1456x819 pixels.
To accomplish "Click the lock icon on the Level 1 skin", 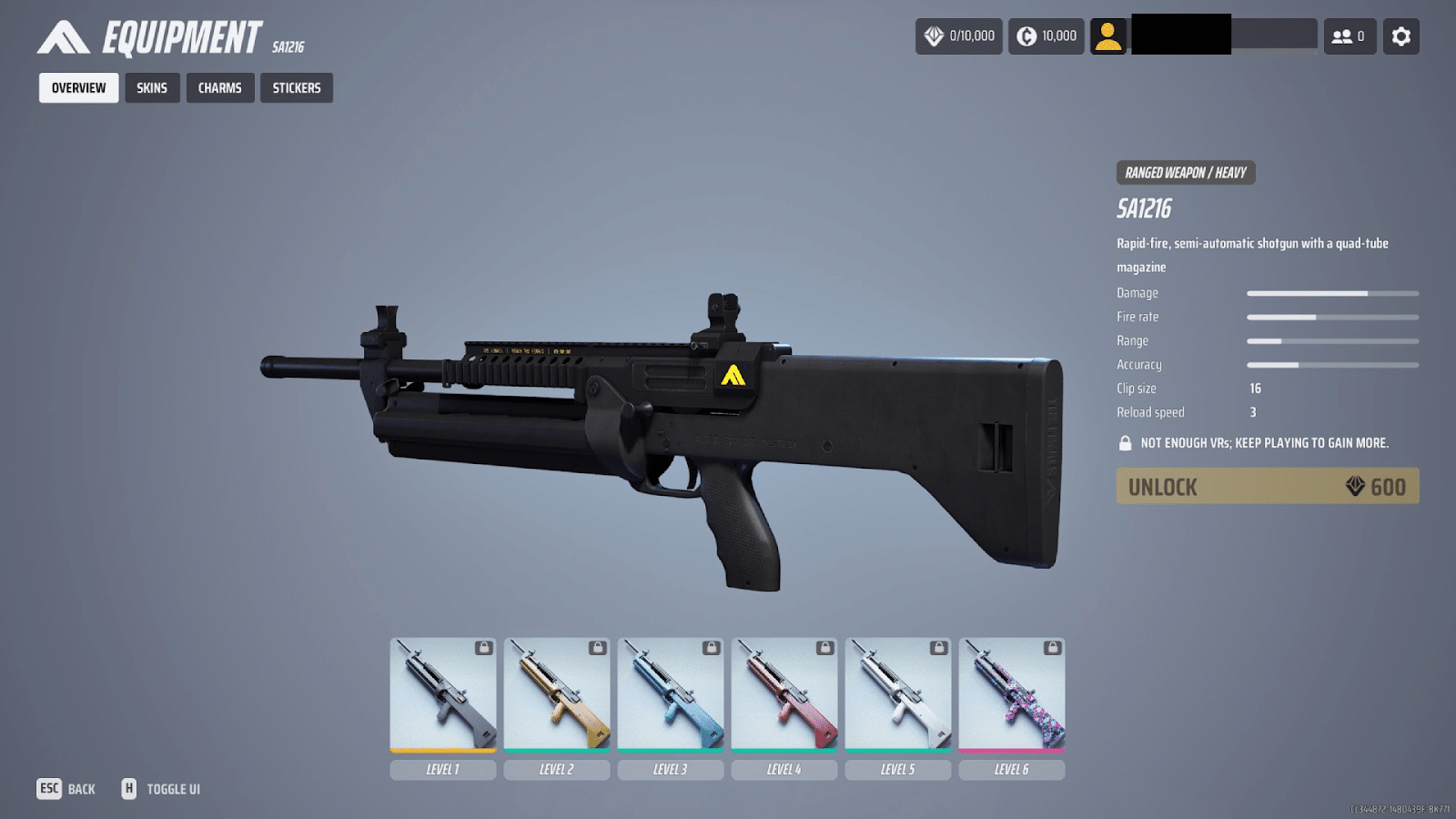I will click(x=482, y=648).
